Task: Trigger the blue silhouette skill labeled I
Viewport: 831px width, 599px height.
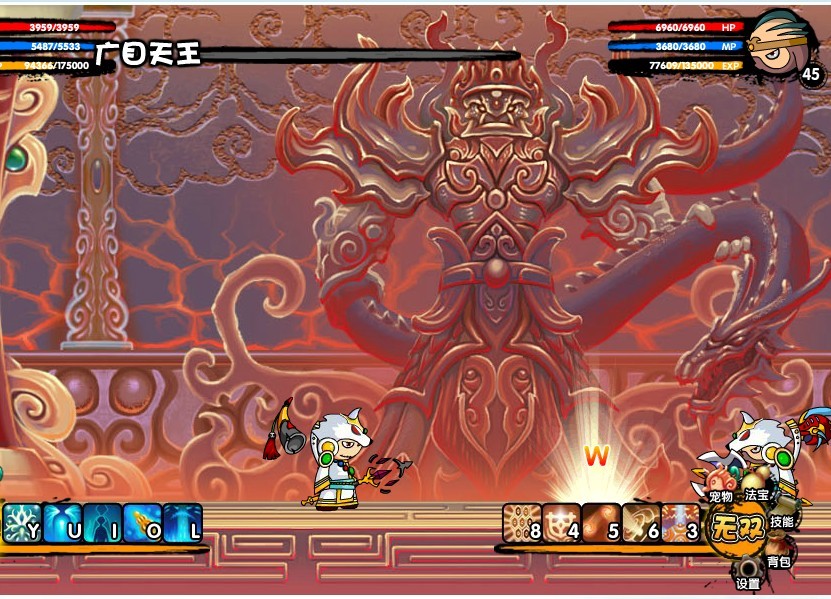Action: 102,524
